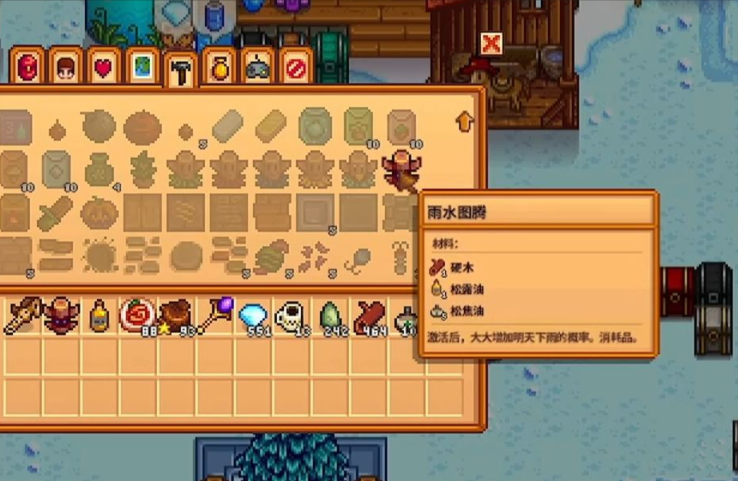This screenshot has height=481, width=738.
Task: Pick the rain totem in the inventory row
Action: point(61,317)
